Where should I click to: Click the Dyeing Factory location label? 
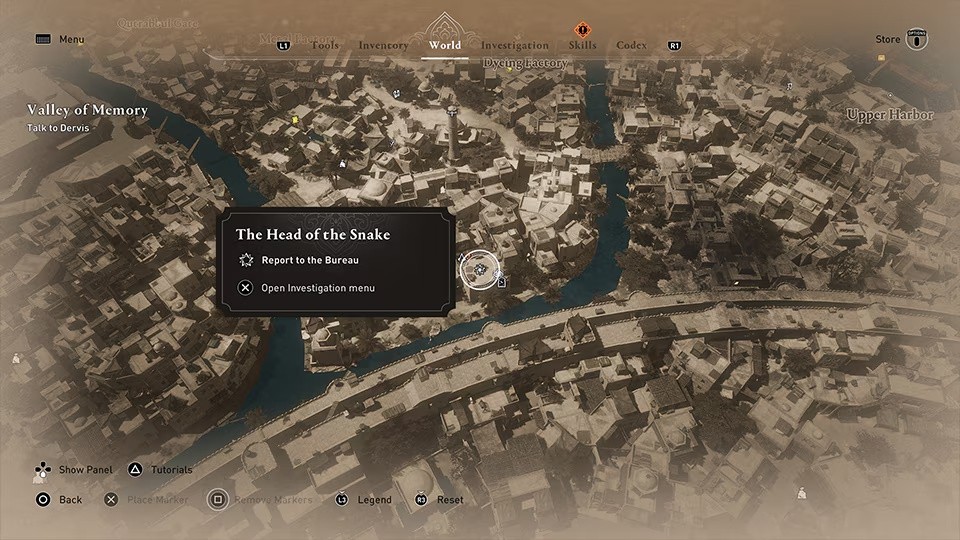[525, 64]
